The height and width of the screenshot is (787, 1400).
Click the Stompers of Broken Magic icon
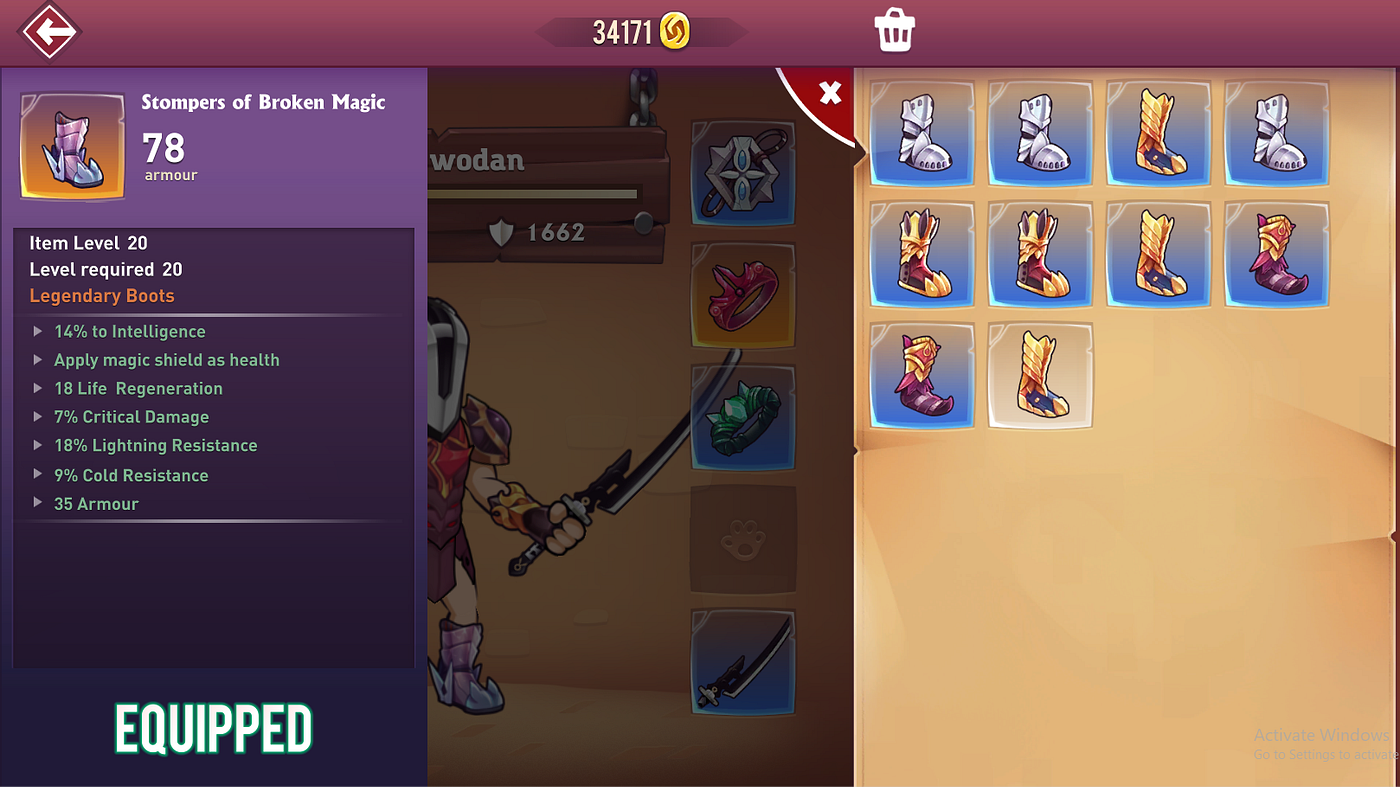pyautogui.click(x=73, y=147)
